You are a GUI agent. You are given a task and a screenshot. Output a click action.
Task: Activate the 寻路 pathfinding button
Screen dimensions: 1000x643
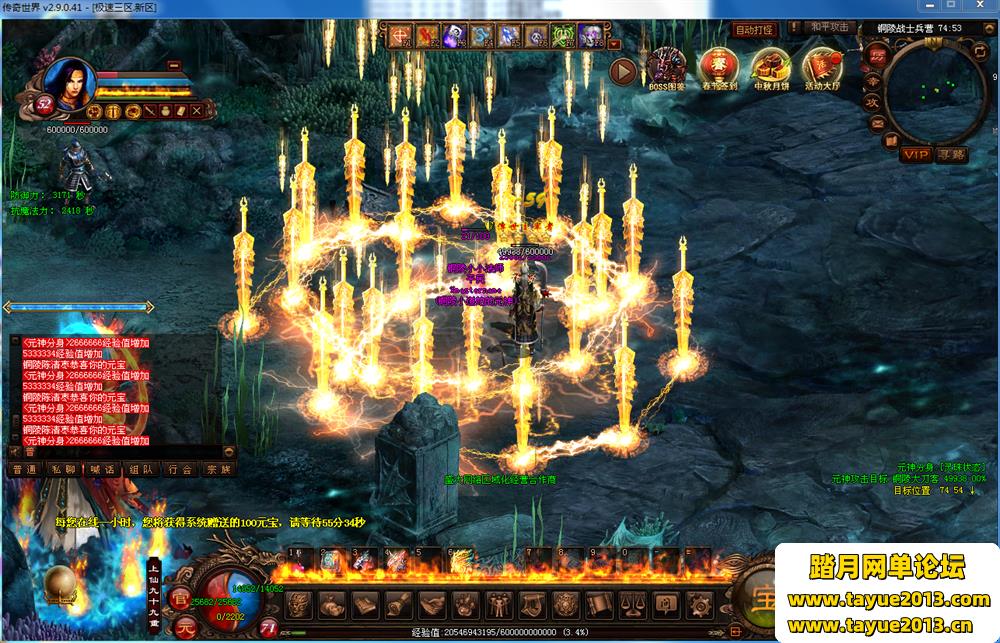tap(951, 154)
